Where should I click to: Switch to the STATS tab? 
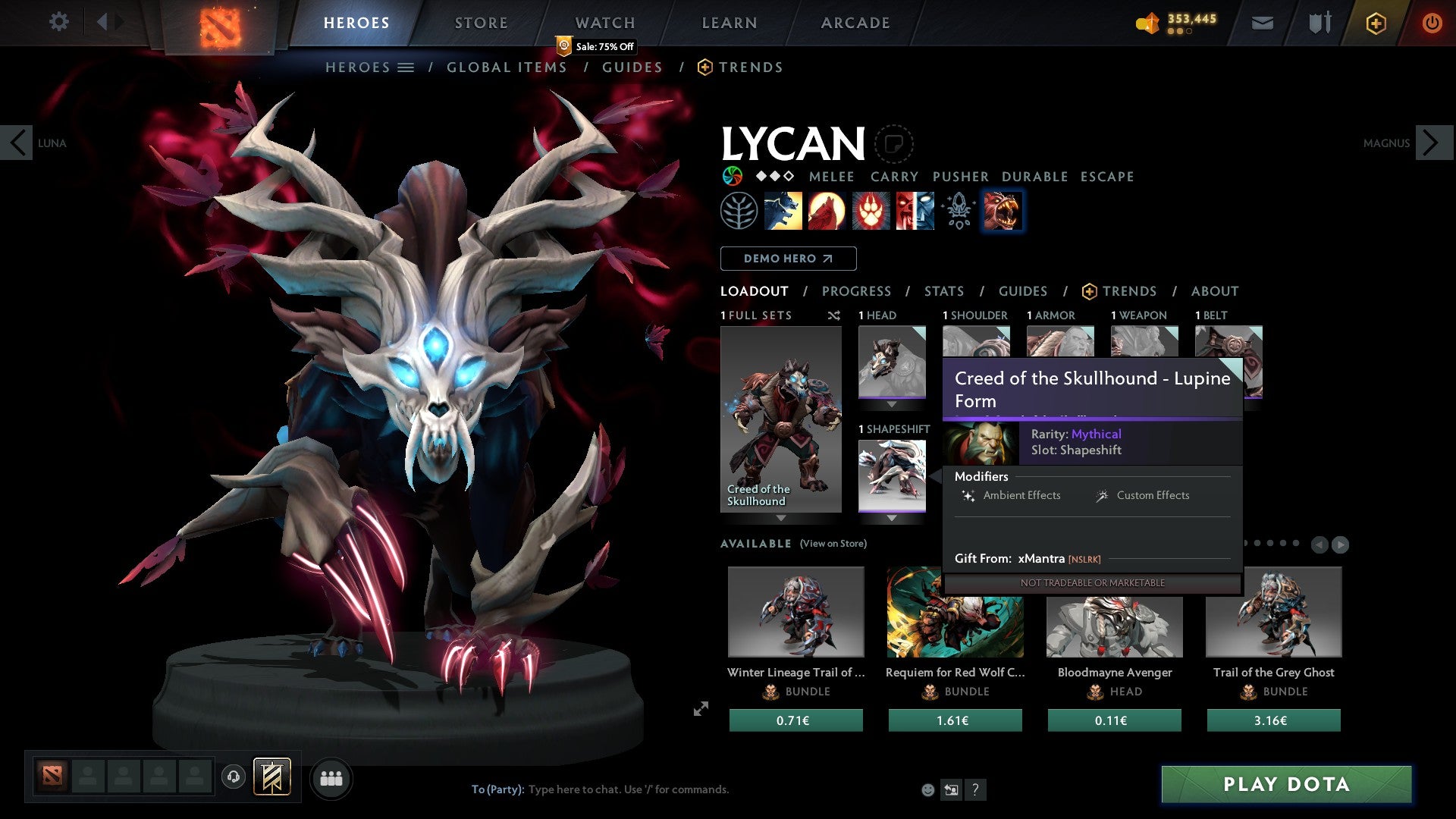pyautogui.click(x=943, y=290)
